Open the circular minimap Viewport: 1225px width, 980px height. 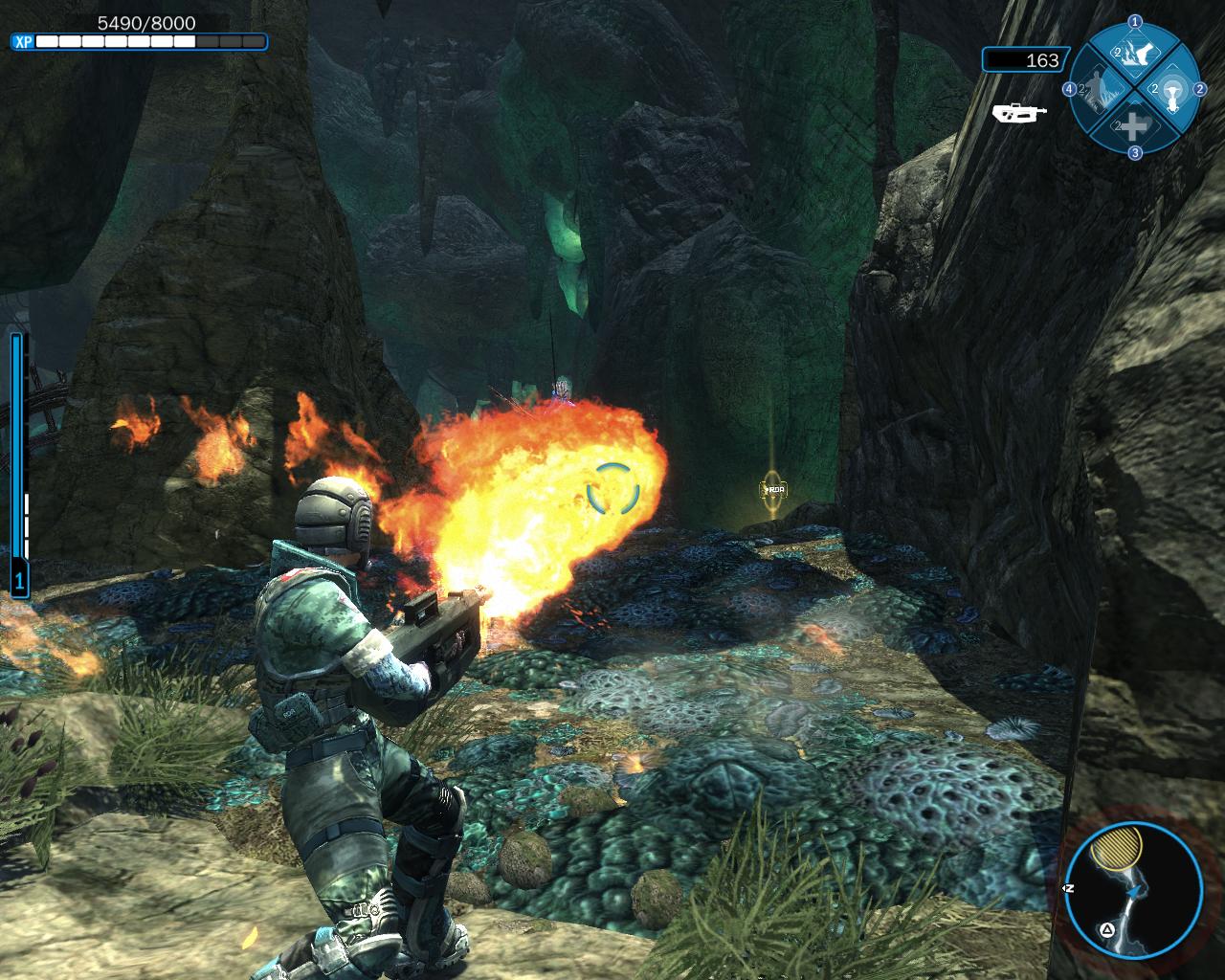pyautogui.click(x=1134, y=892)
